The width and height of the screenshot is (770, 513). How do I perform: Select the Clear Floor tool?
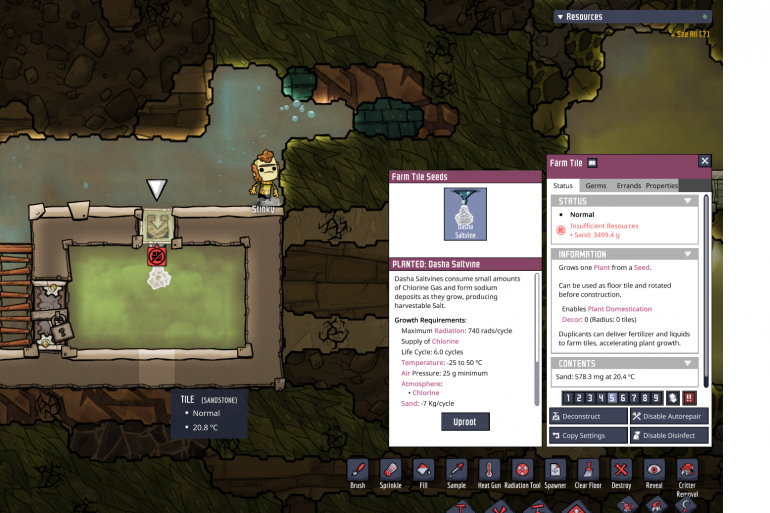[588, 471]
